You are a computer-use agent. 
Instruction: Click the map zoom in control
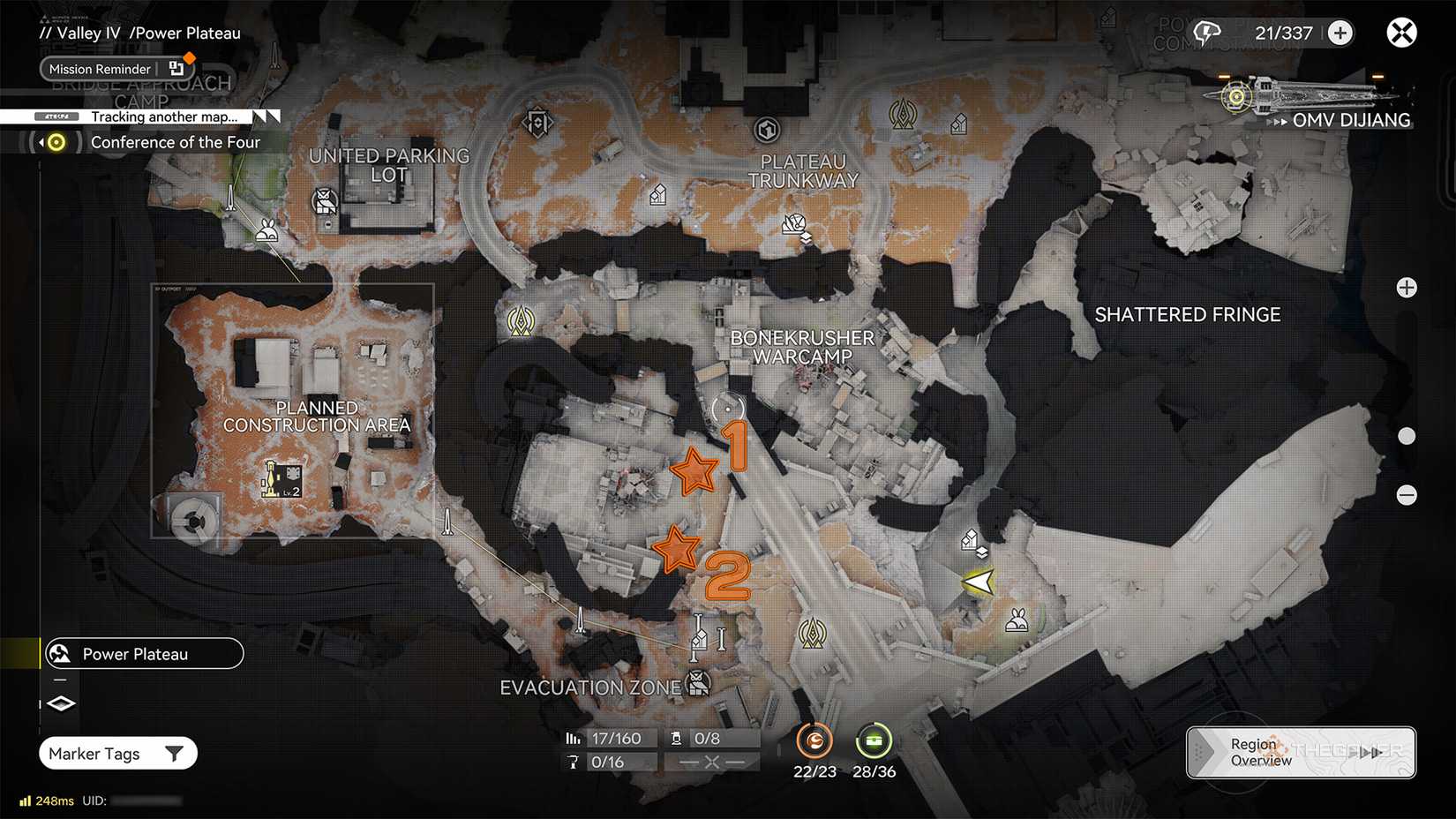click(x=1407, y=287)
